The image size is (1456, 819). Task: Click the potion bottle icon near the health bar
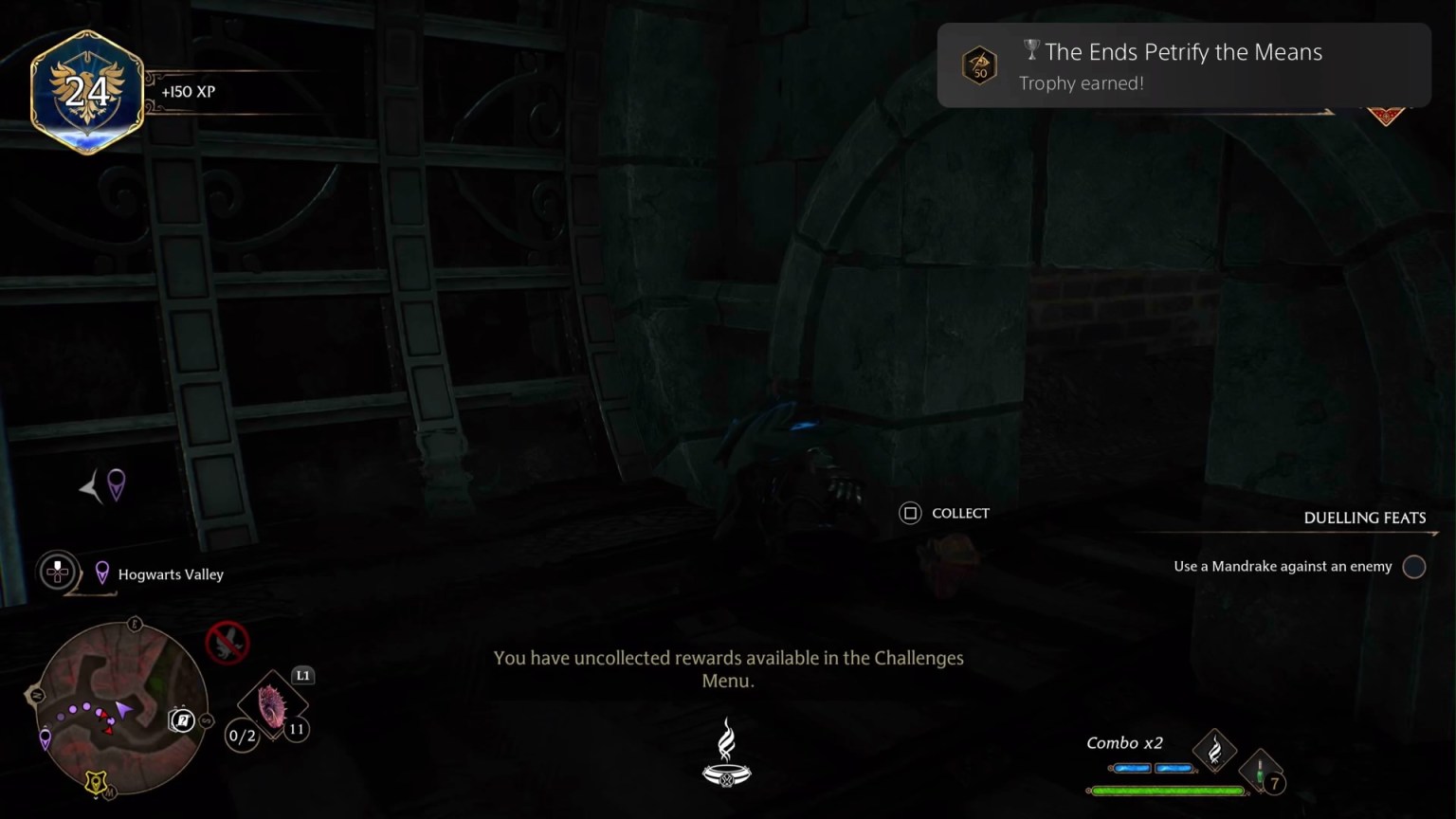coord(1261,770)
